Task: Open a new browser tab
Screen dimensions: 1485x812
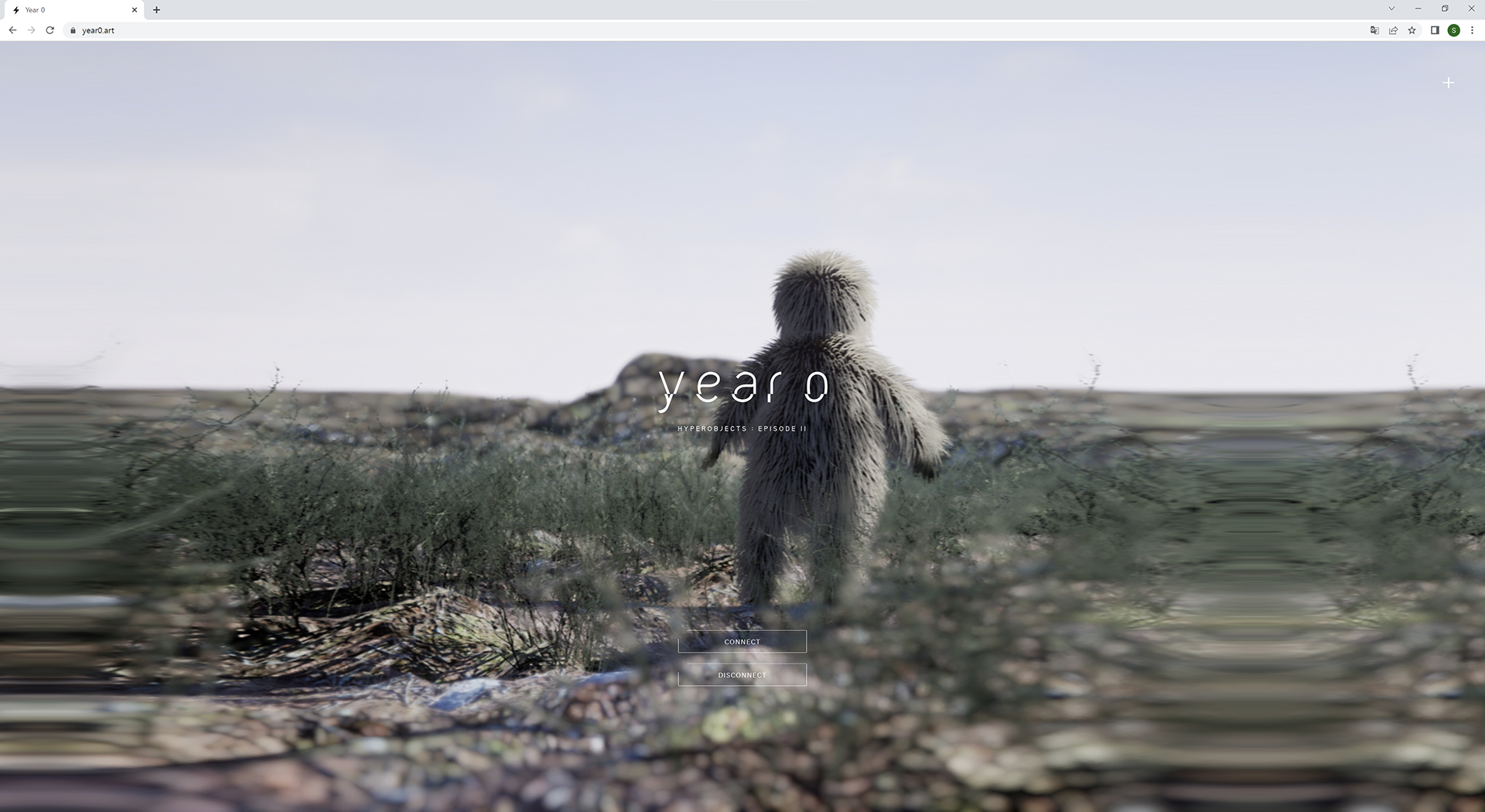Action: [156, 9]
